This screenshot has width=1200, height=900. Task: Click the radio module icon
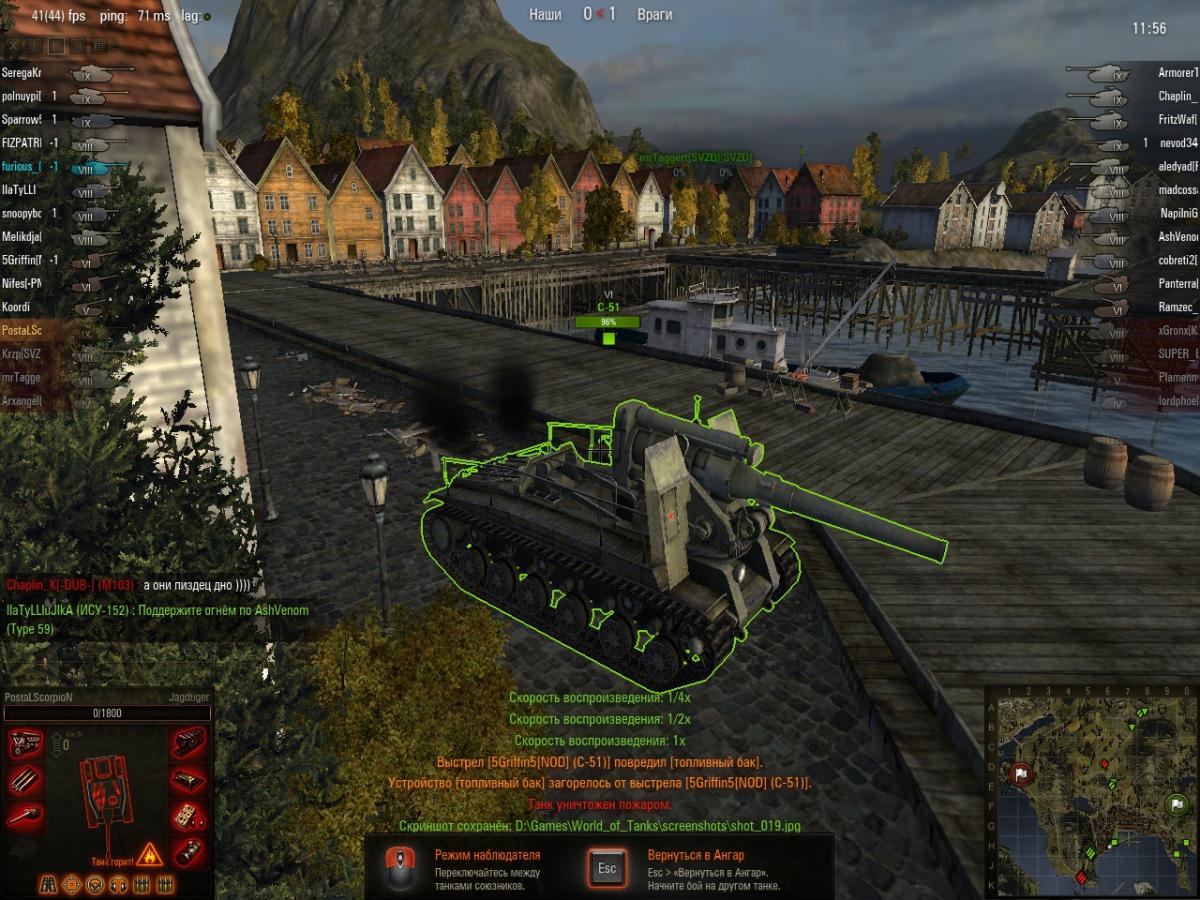188,817
